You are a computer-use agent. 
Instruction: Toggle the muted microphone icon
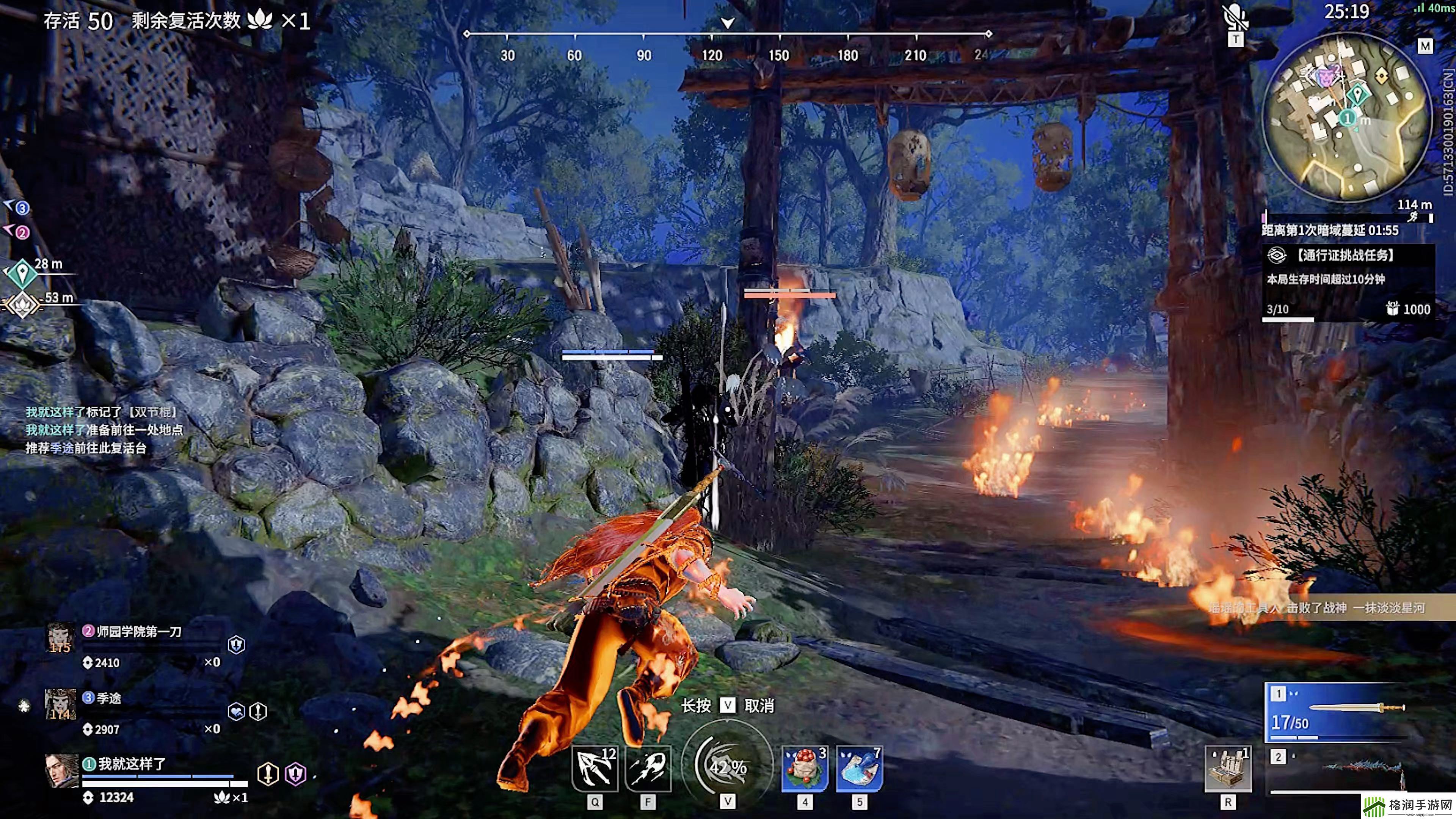click(x=1236, y=17)
